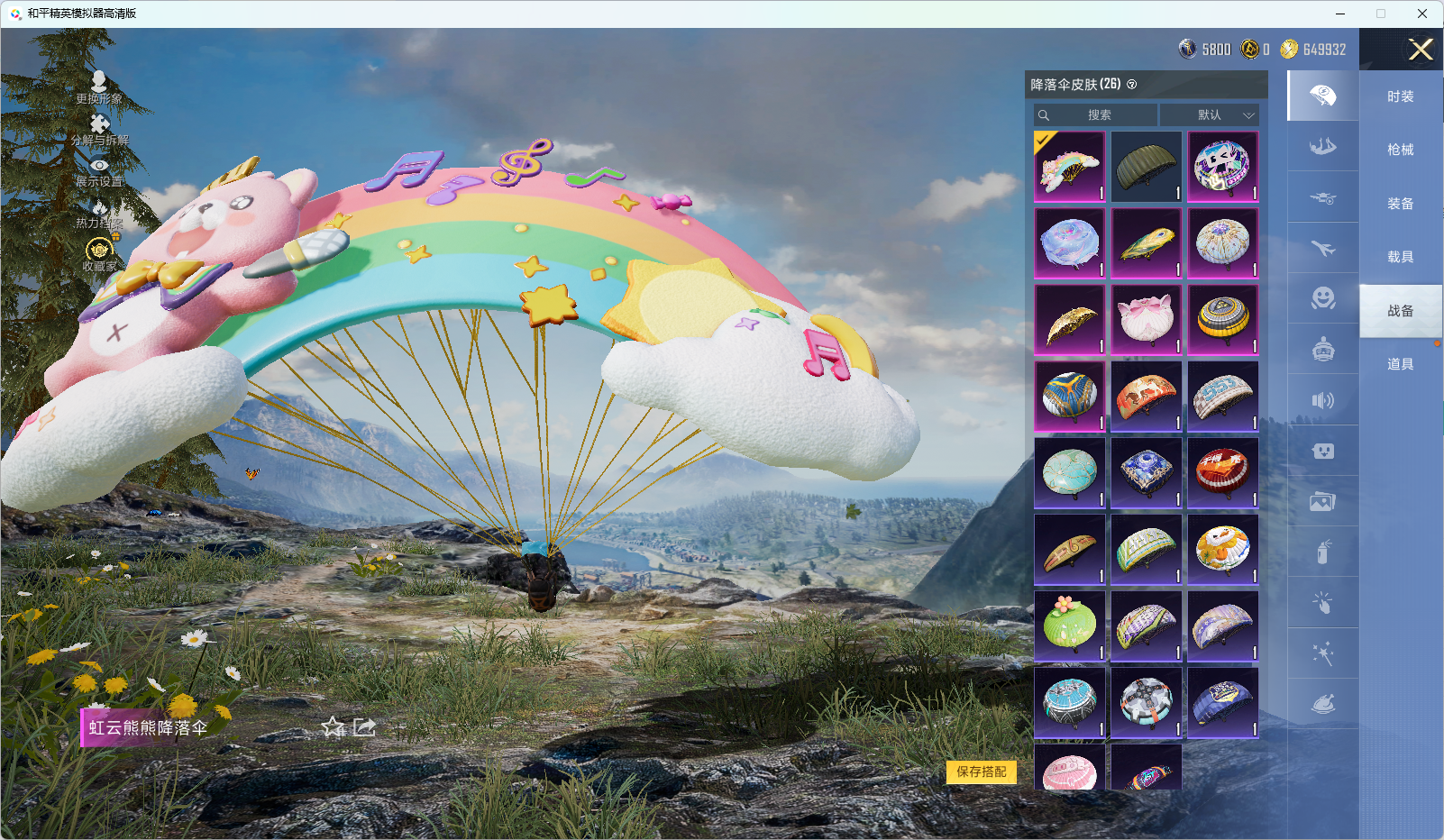Screen dimensions: 1444x840
Task: Open the 收藏家 collector badge
Action: 99,255
